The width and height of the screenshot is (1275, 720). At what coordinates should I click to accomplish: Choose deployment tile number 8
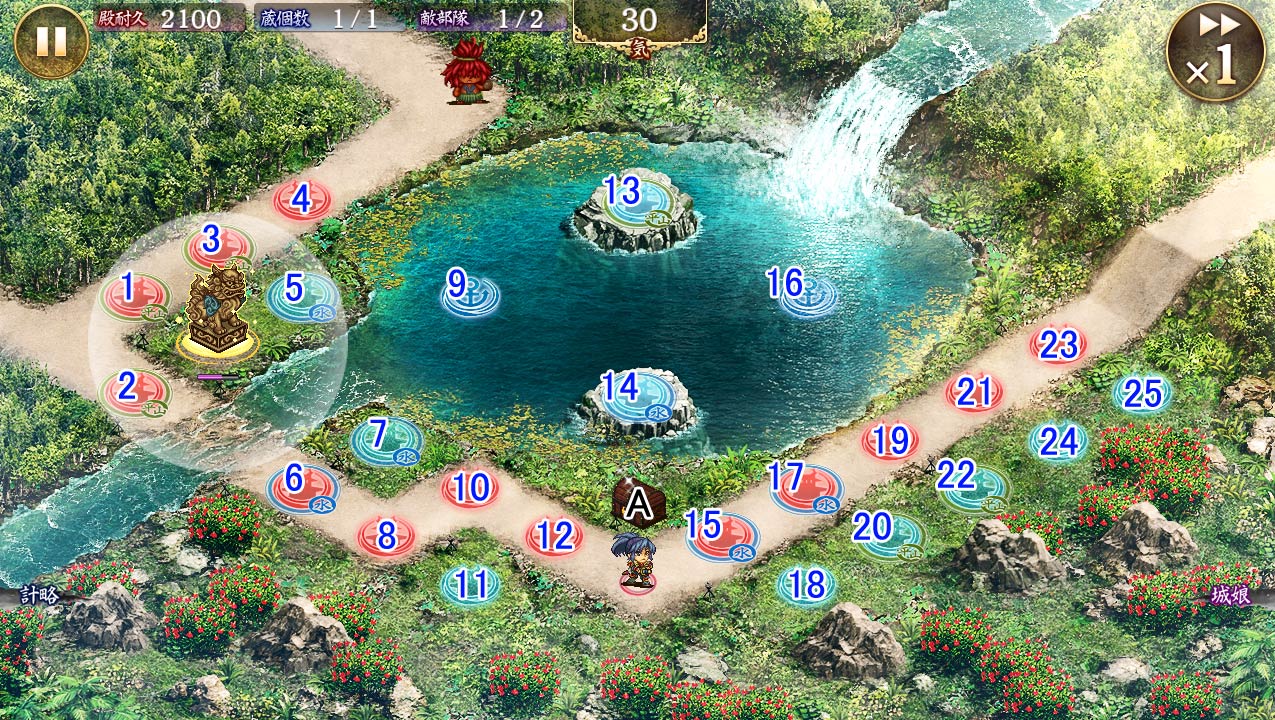click(386, 537)
